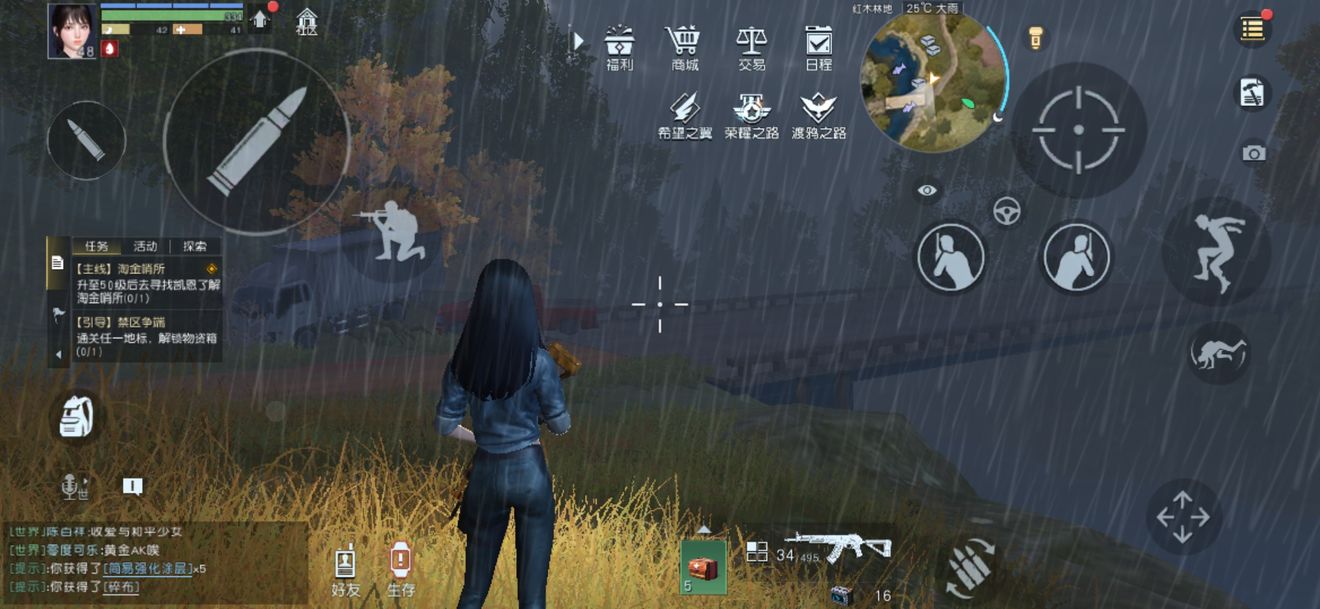The width and height of the screenshot is (1320, 609).
Task: Select the assault rifle weapon slot
Action: [x=836, y=547]
